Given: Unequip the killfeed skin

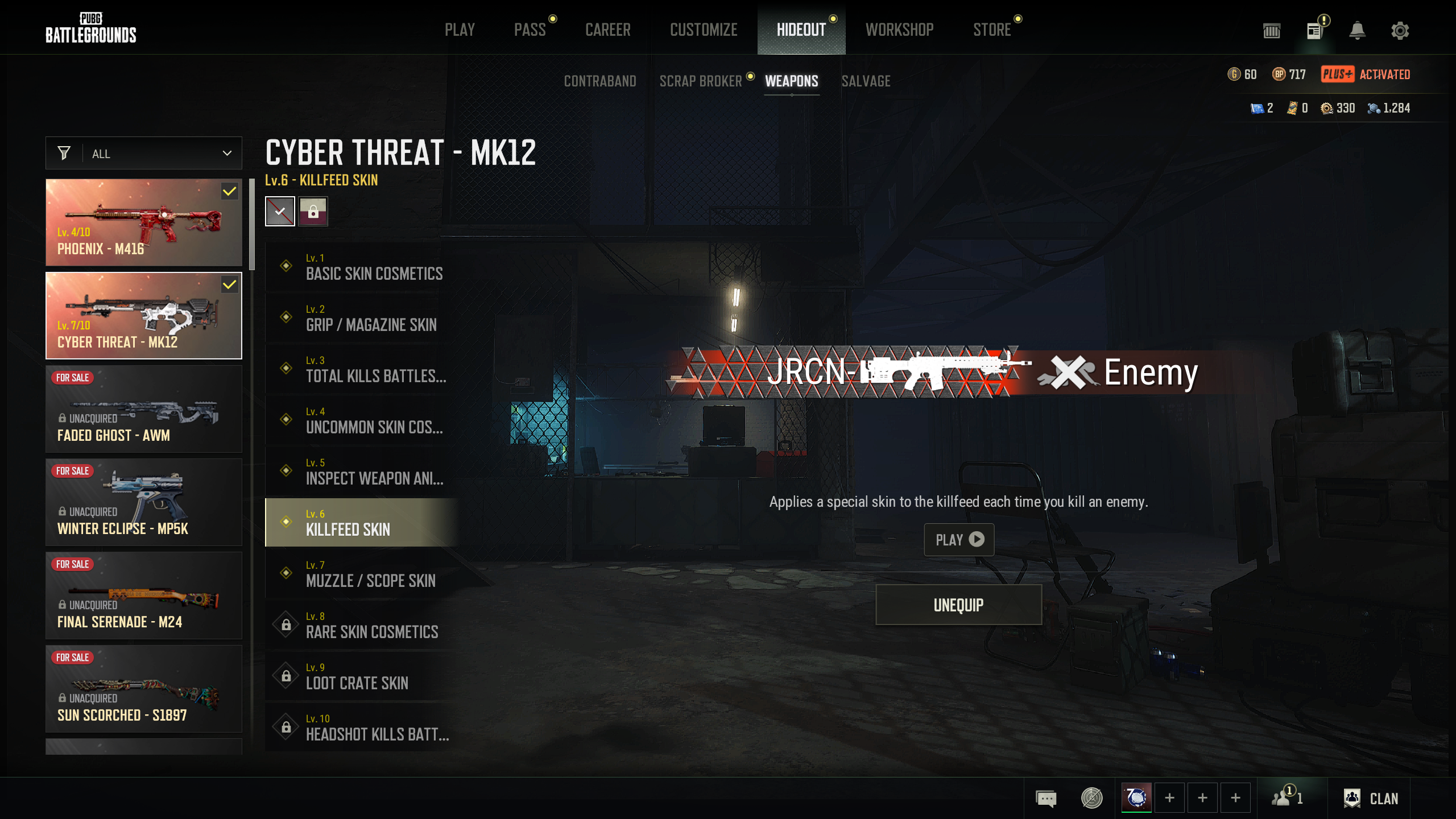Looking at the screenshot, I should (958, 605).
